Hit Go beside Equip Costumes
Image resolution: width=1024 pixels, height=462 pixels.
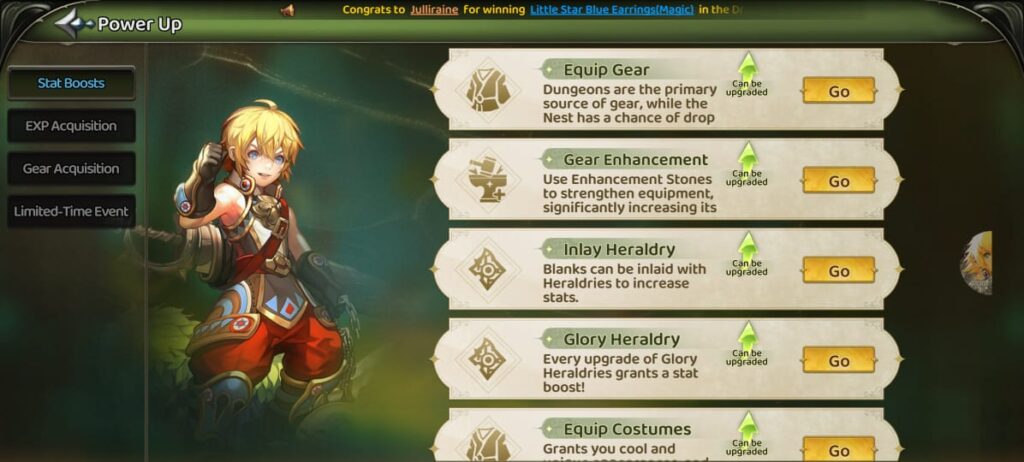tap(838, 449)
